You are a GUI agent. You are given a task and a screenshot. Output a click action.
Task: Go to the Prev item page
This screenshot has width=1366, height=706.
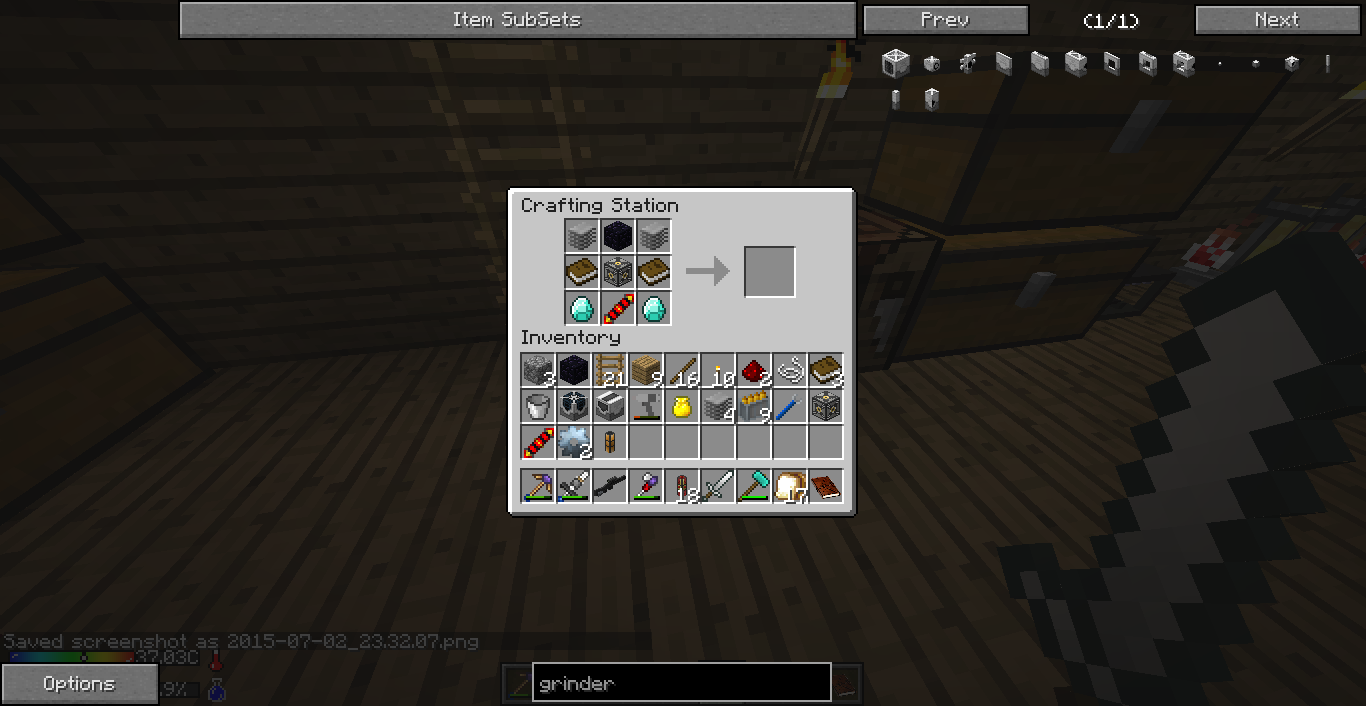pyautogui.click(x=945, y=20)
